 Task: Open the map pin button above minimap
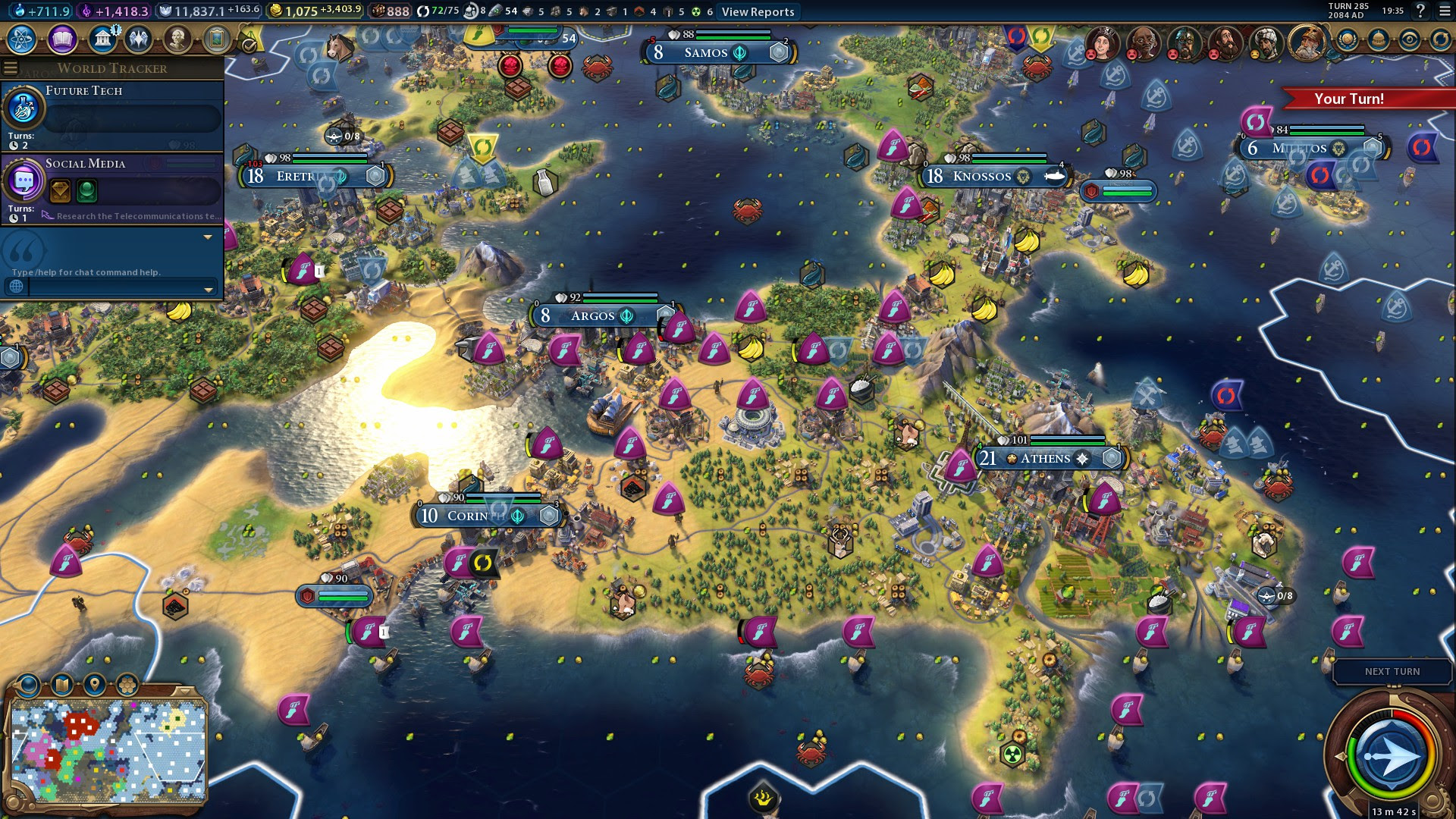(x=94, y=685)
